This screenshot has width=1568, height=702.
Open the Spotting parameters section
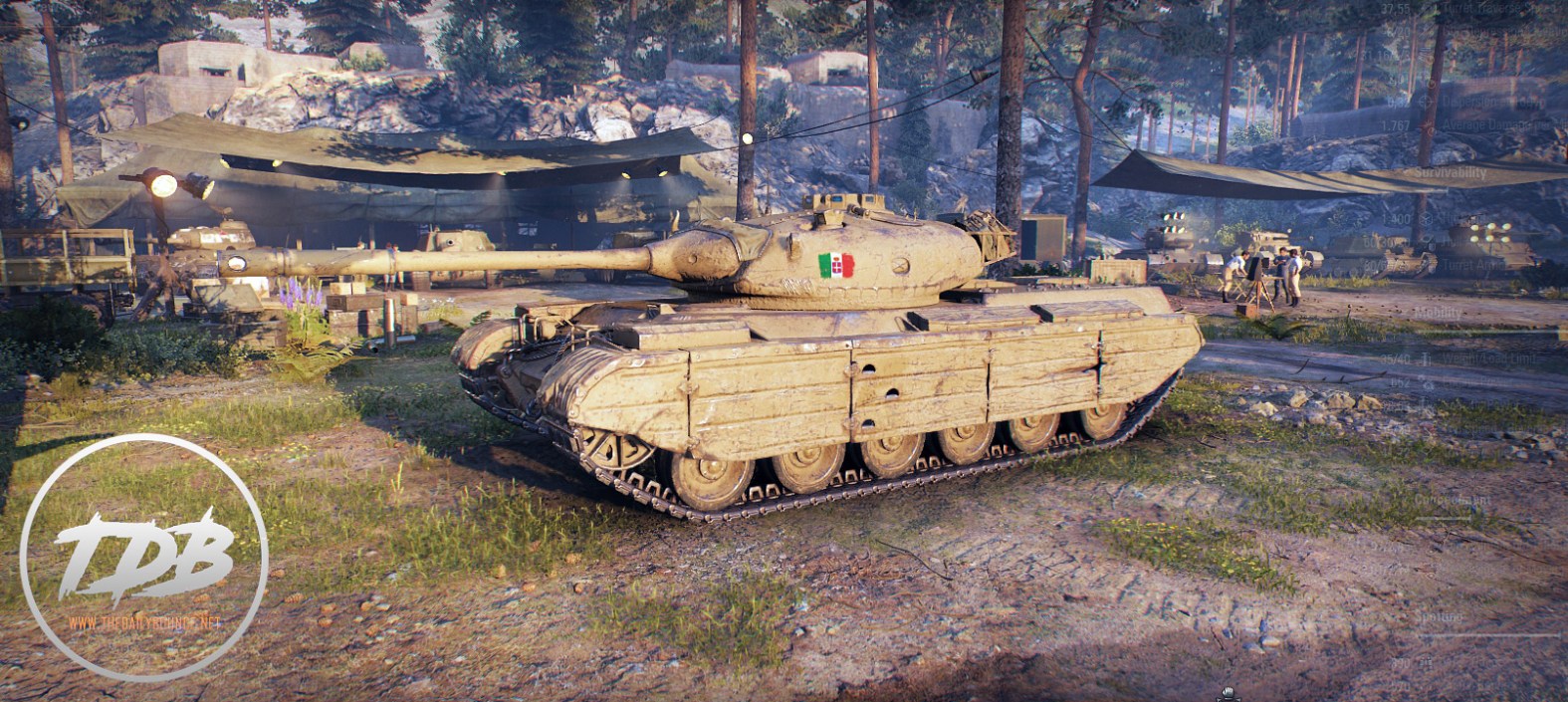pyautogui.click(x=1439, y=617)
